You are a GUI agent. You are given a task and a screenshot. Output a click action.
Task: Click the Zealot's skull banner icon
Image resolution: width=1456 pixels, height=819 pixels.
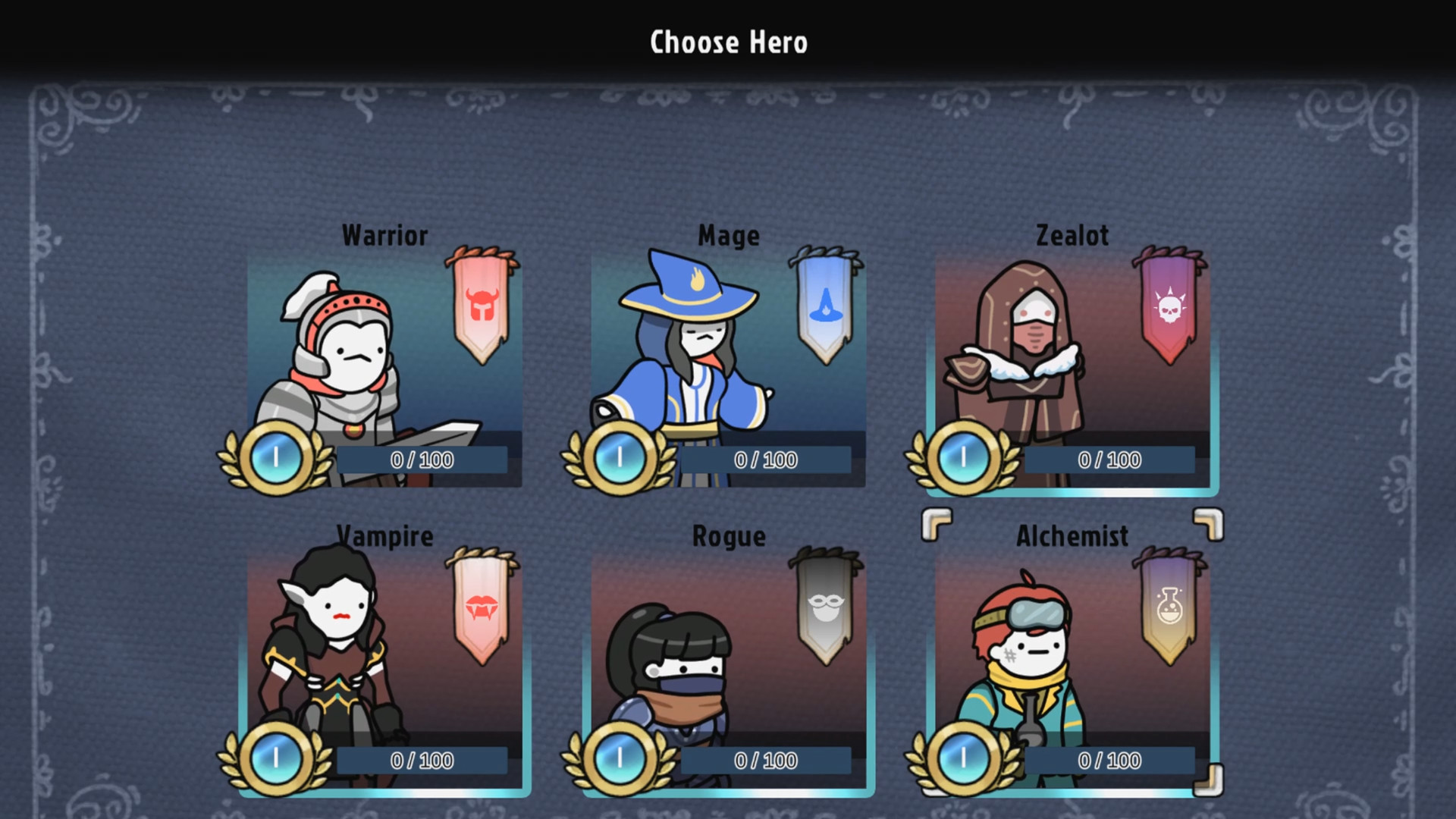coord(1169,307)
